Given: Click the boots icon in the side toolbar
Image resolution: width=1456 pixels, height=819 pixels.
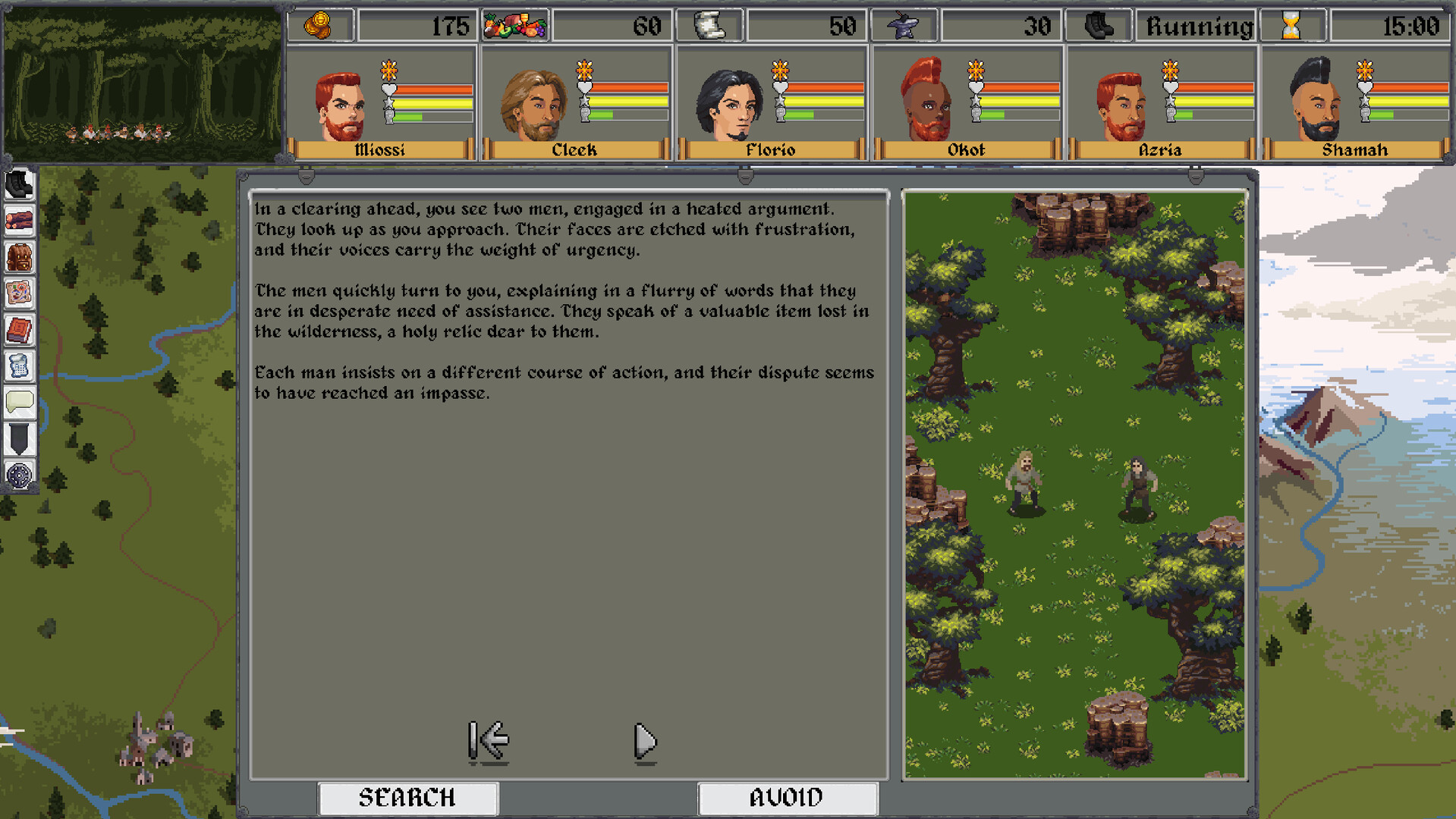Looking at the screenshot, I should [19, 185].
